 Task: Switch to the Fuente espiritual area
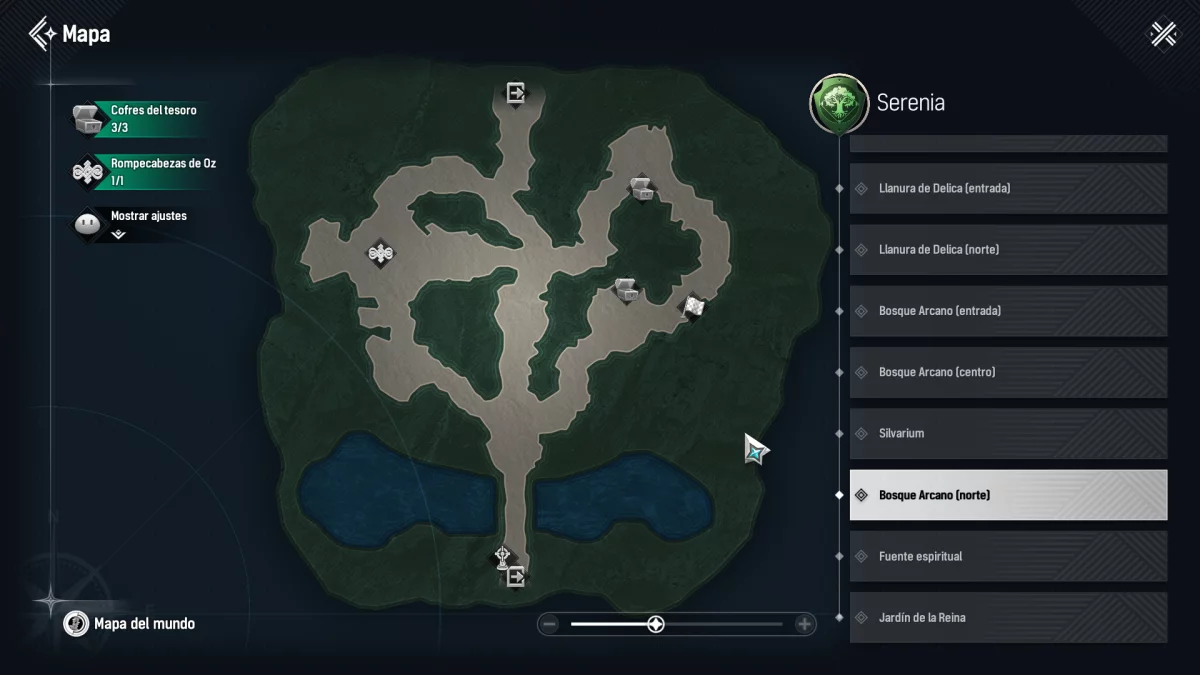click(1008, 556)
